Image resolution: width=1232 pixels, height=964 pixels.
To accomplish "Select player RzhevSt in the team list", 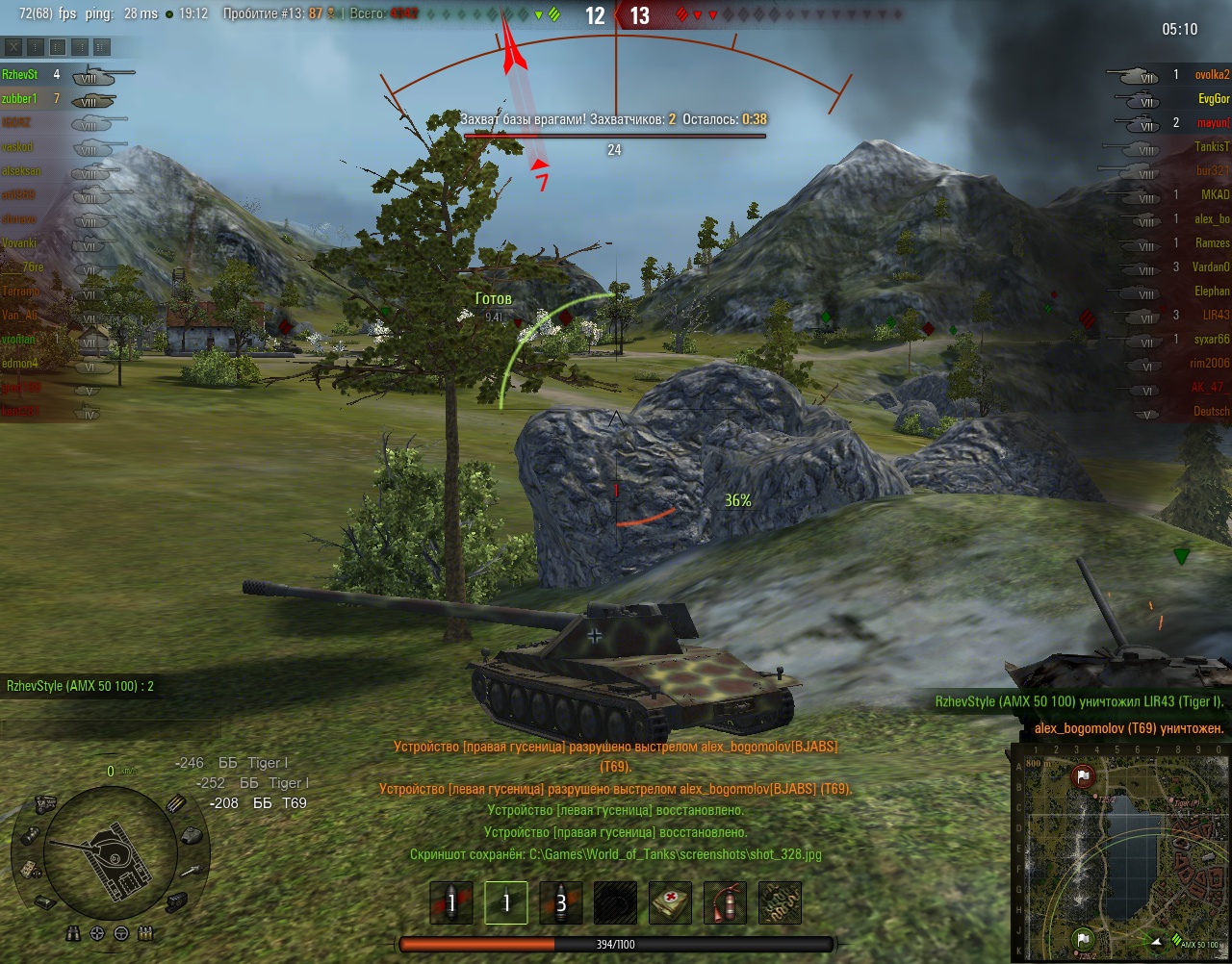I will coord(20,74).
